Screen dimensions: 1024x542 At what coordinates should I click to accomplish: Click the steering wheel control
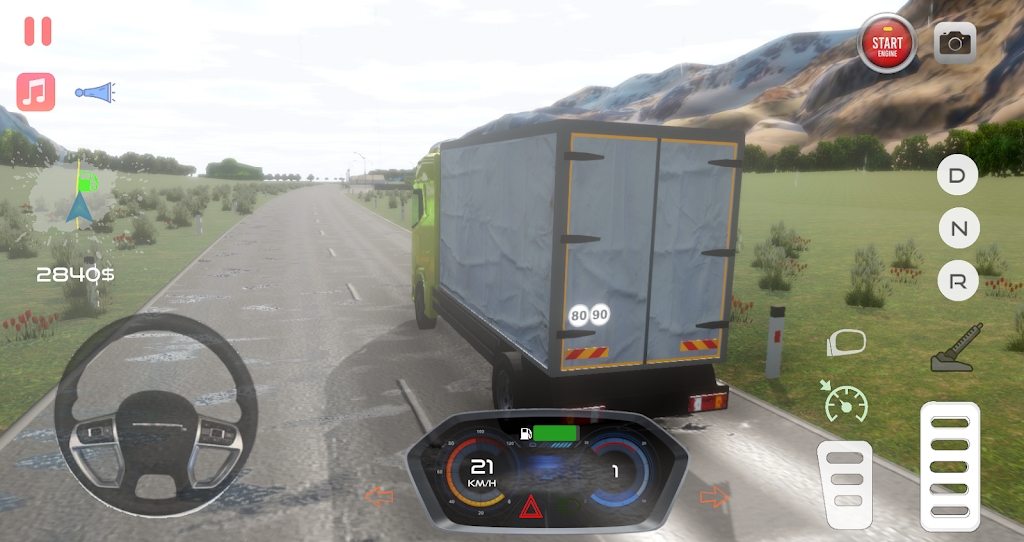point(156,414)
